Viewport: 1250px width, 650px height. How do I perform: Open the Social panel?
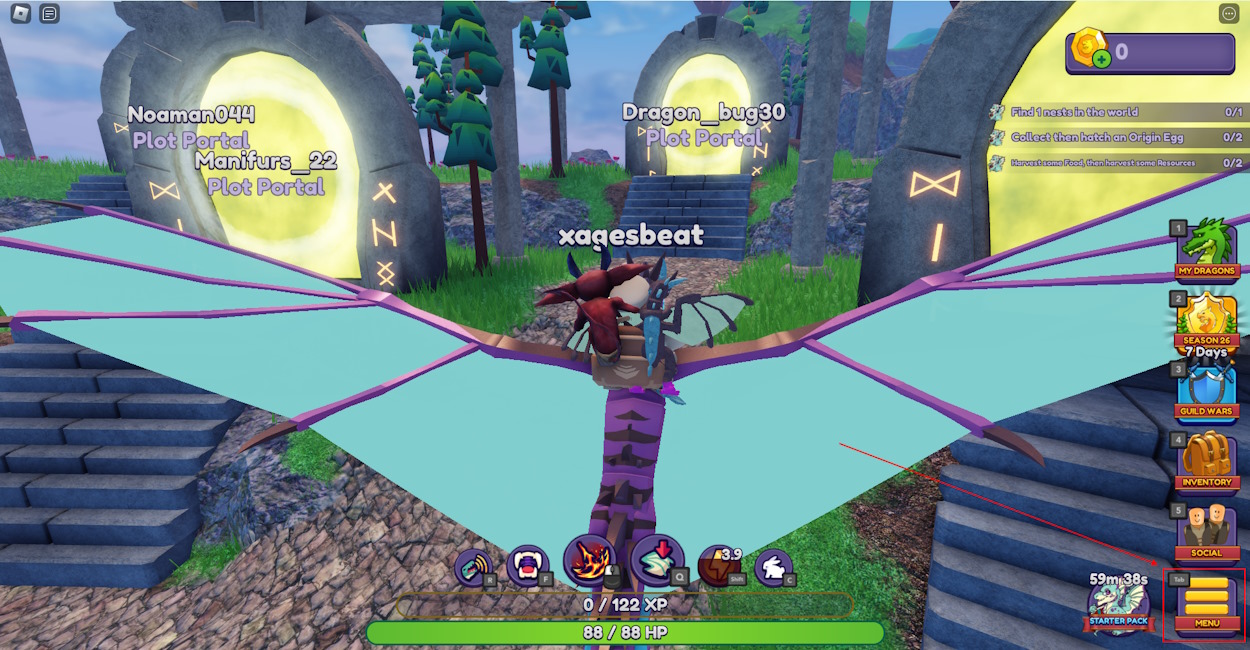[1206, 532]
